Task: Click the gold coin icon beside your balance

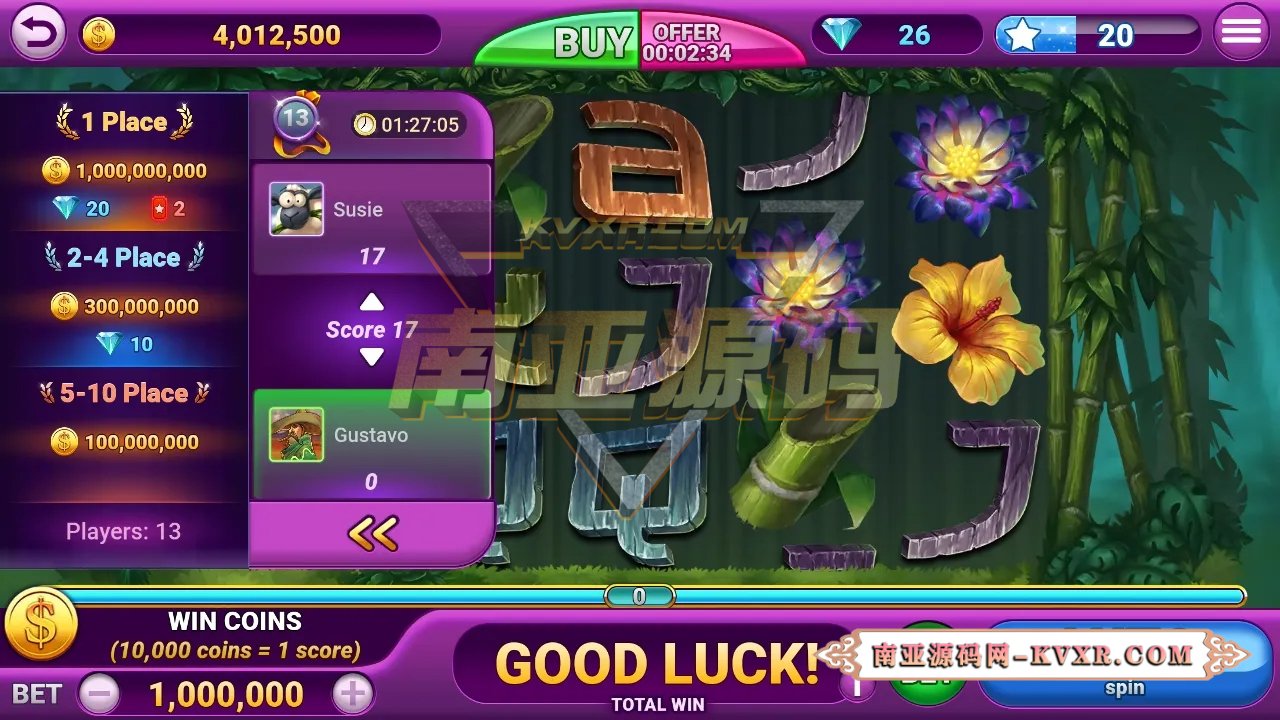Action: click(x=96, y=35)
